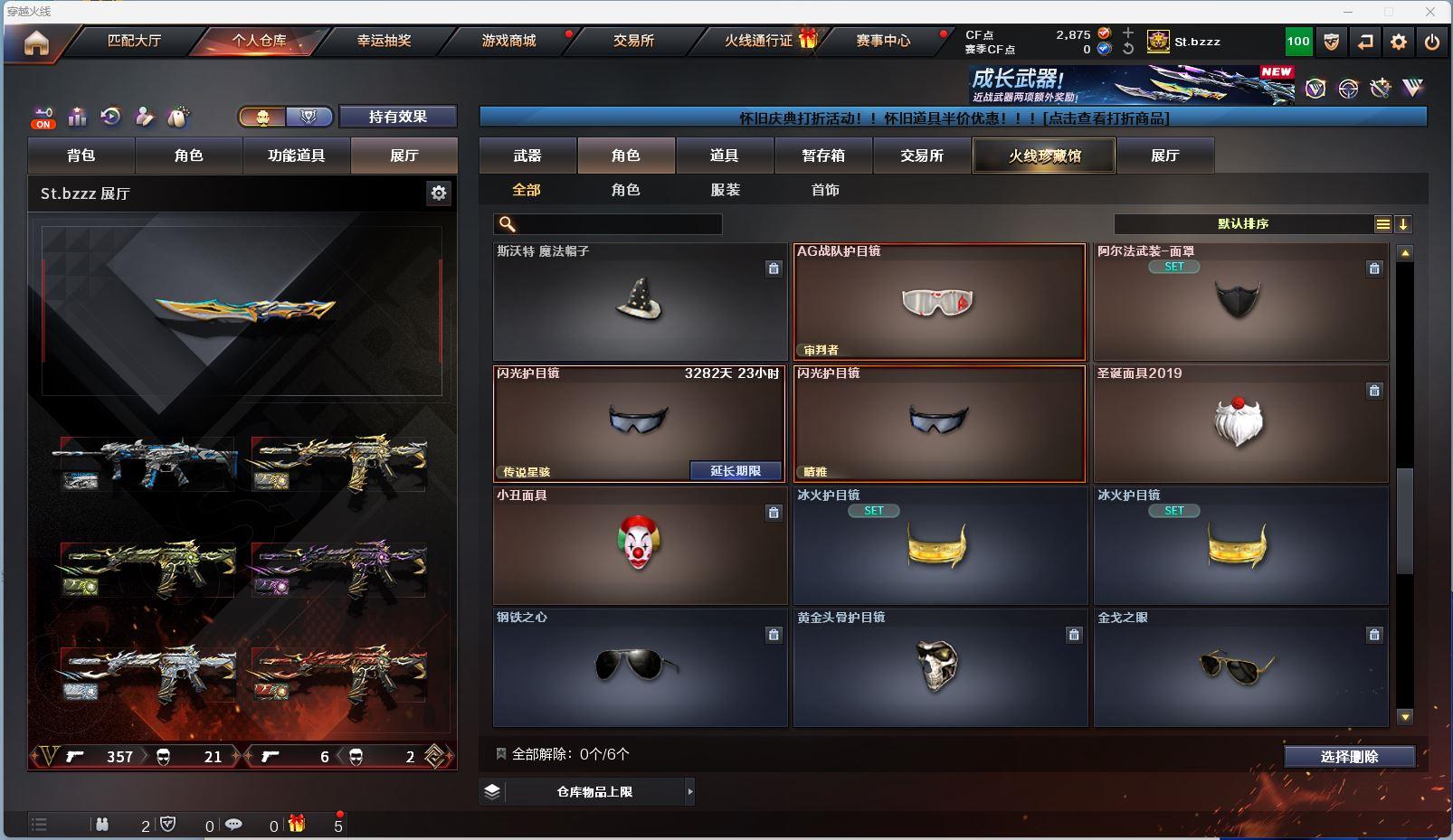Filter by 服装 clothing category
The width and height of the screenshot is (1453, 840).
[726, 190]
